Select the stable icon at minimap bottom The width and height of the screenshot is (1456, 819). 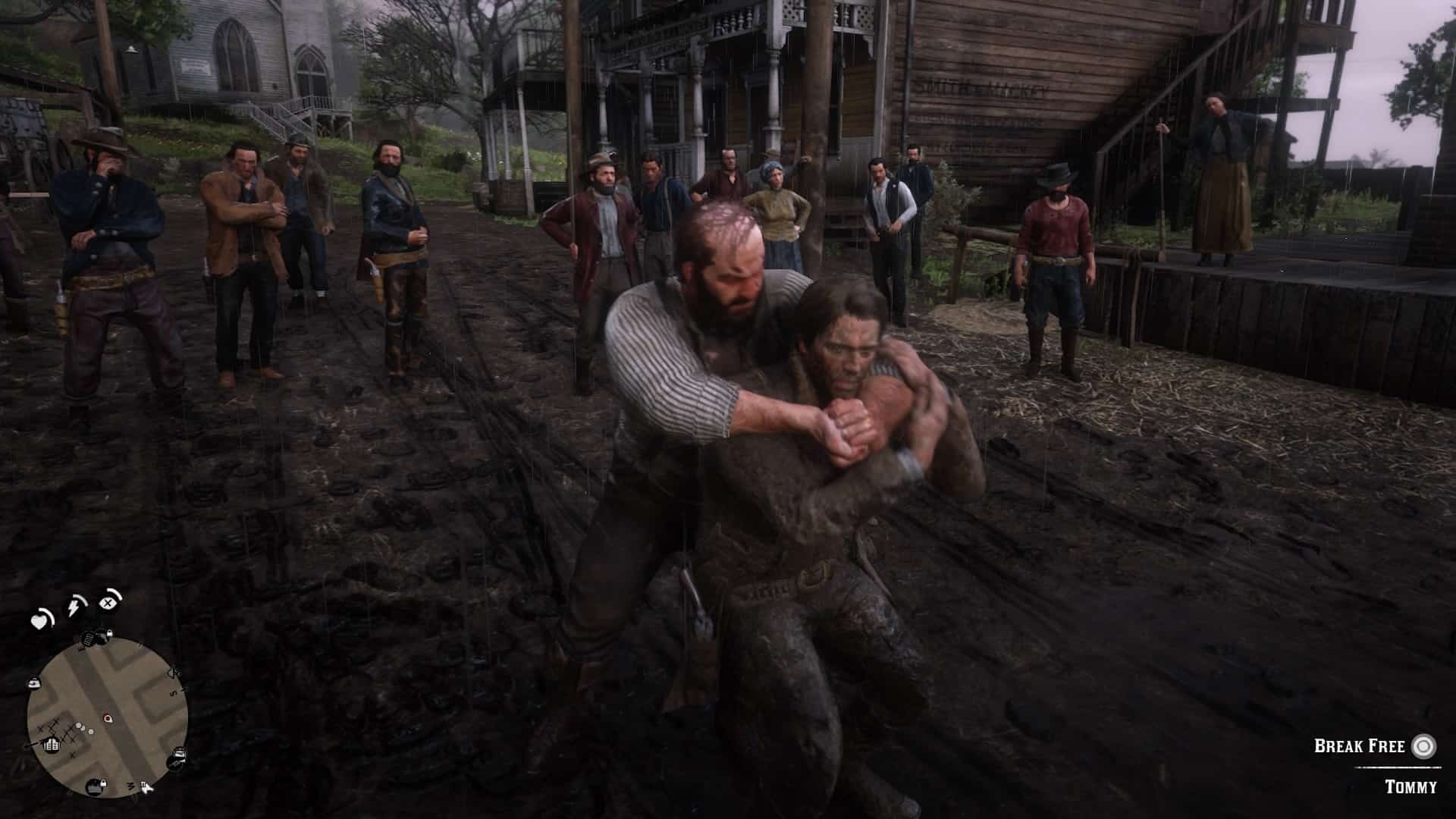tap(95, 787)
